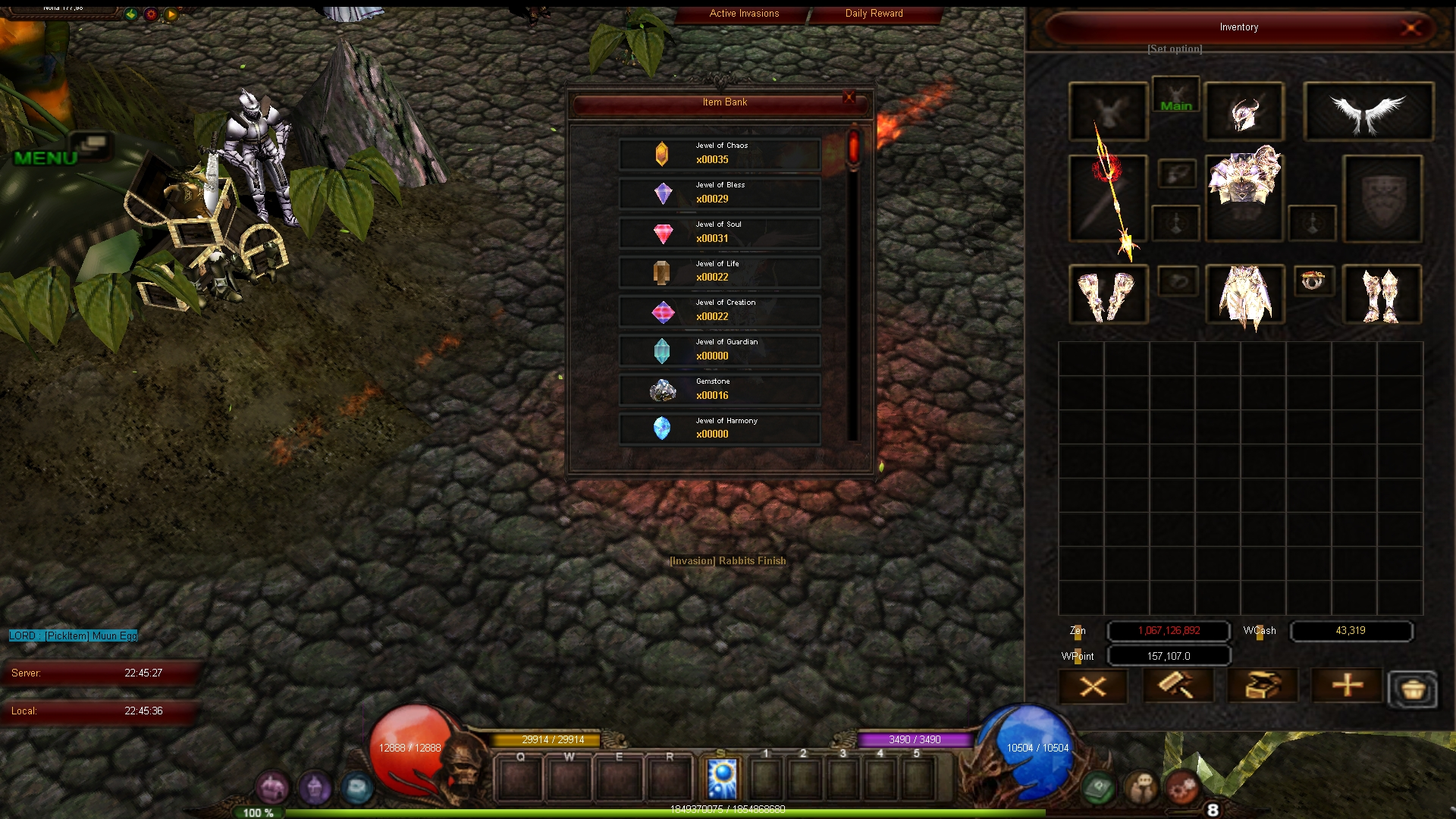This screenshot has height=819, width=1456.
Task: Toggle the X option under the inventory
Action: click(1094, 686)
